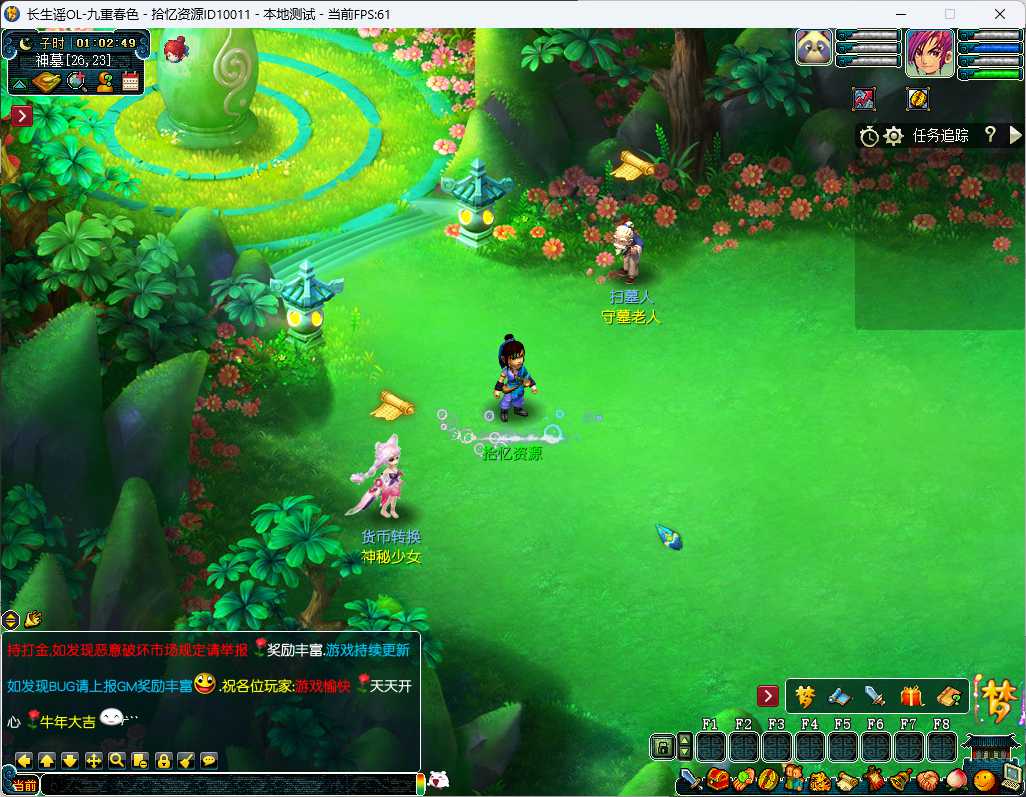
Task: Clear chat with the broom button
Action: pyautogui.click(x=186, y=760)
